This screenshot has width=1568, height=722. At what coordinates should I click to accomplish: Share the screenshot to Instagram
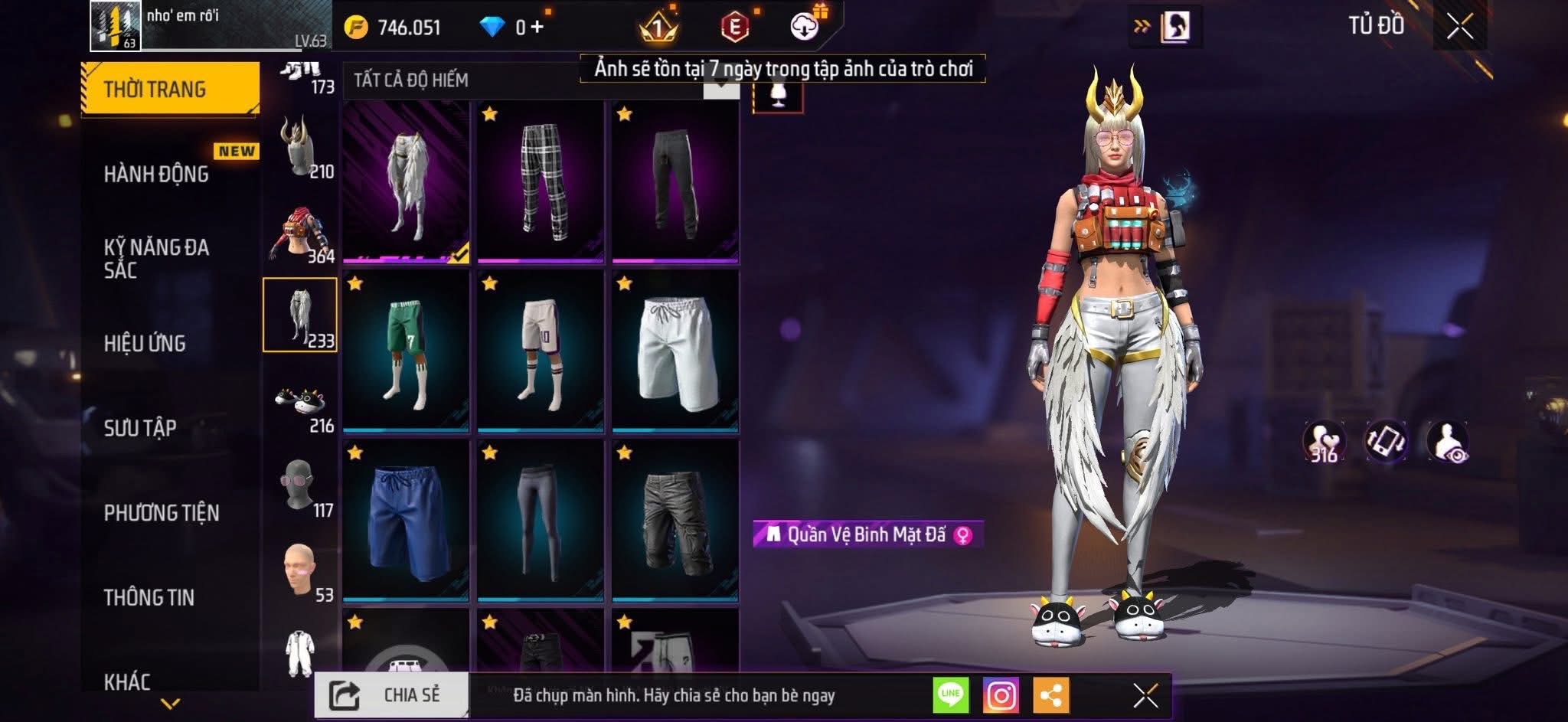pyautogui.click(x=1001, y=695)
